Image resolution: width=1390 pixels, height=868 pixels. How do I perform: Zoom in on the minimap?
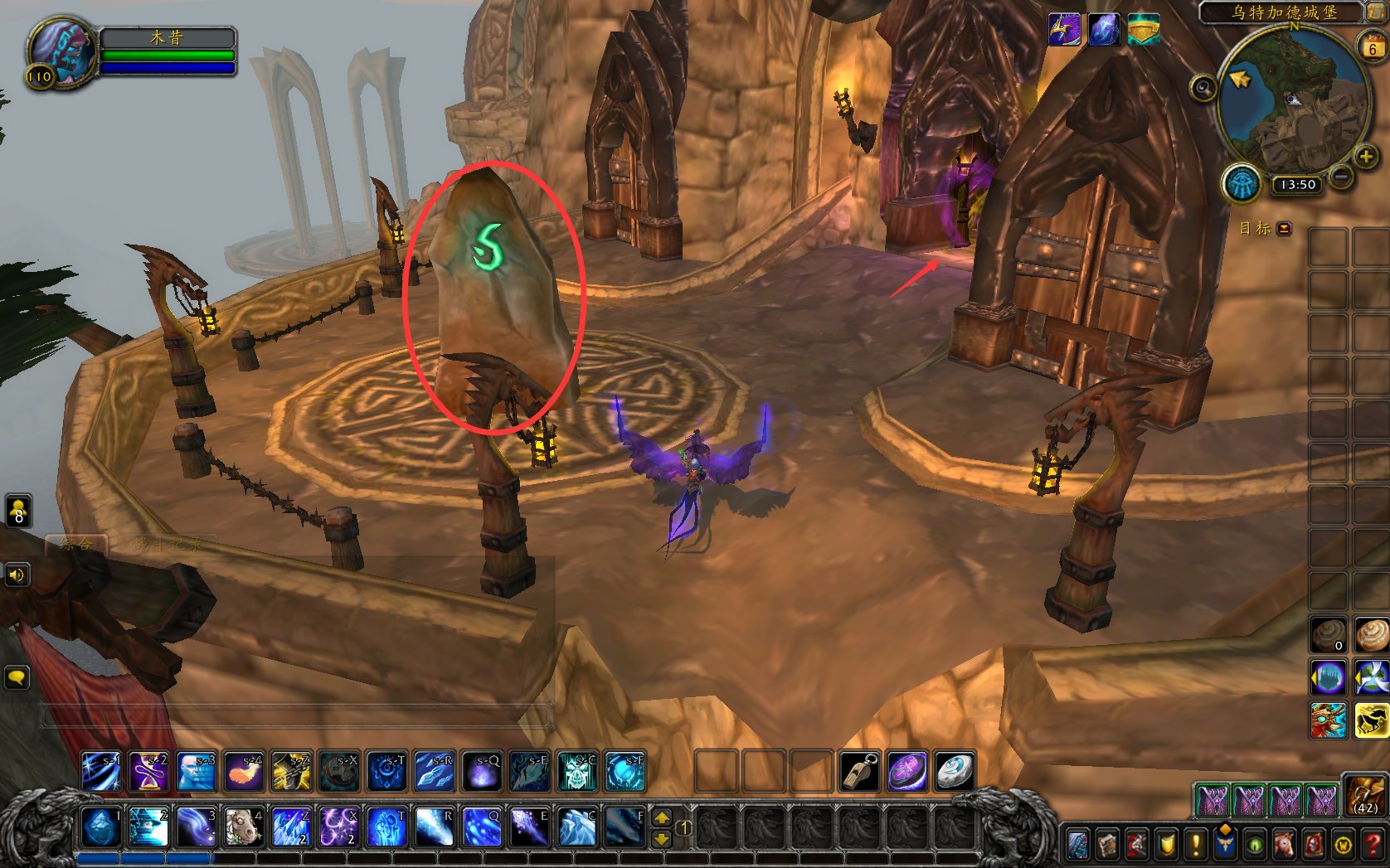pos(1364,157)
